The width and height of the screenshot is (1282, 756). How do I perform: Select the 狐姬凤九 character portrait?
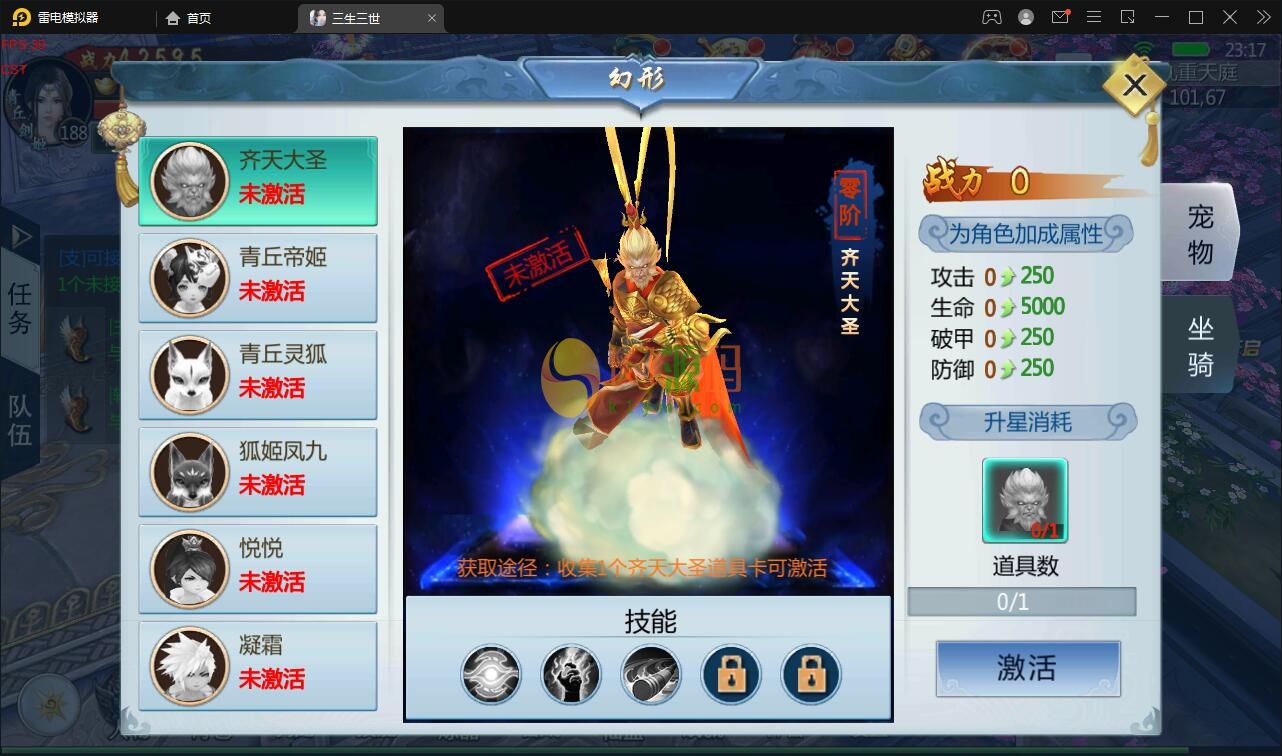(190, 471)
